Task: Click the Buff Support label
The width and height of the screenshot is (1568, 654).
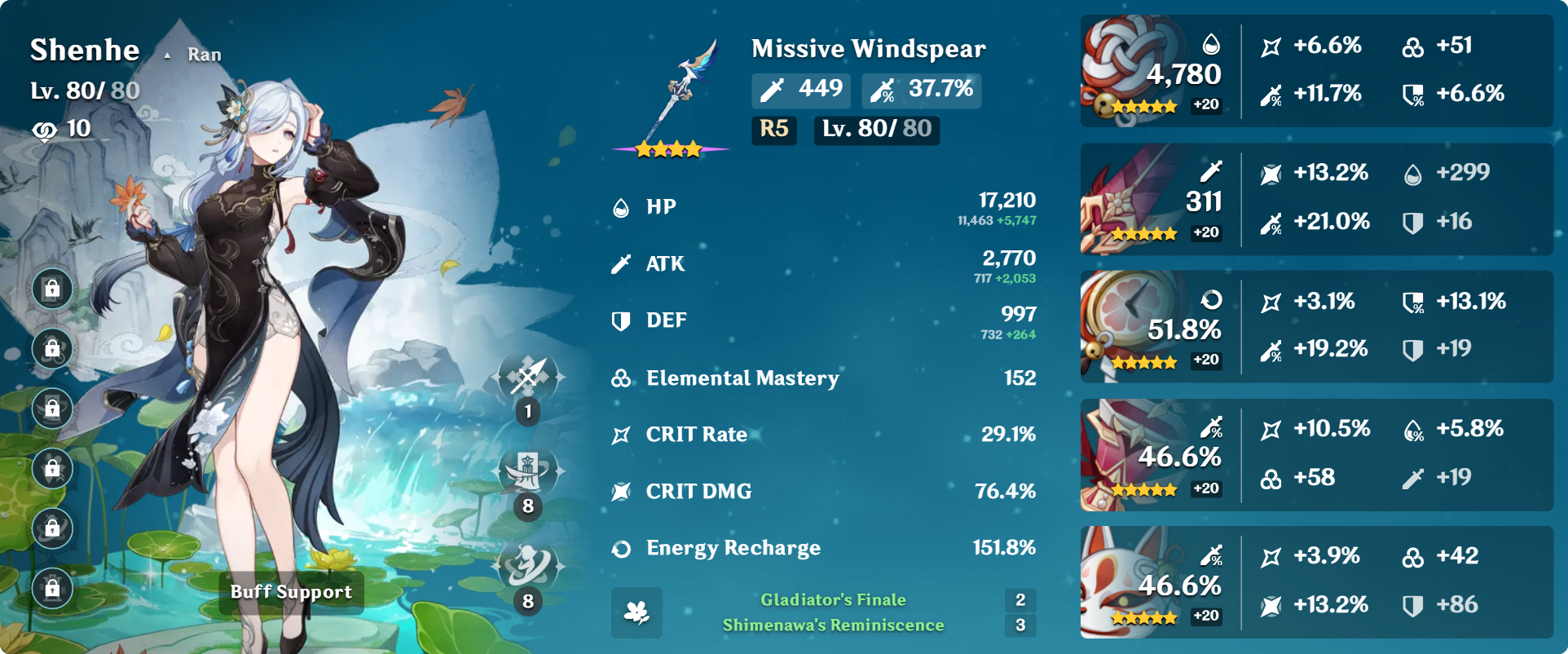Action: click(291, 592)
